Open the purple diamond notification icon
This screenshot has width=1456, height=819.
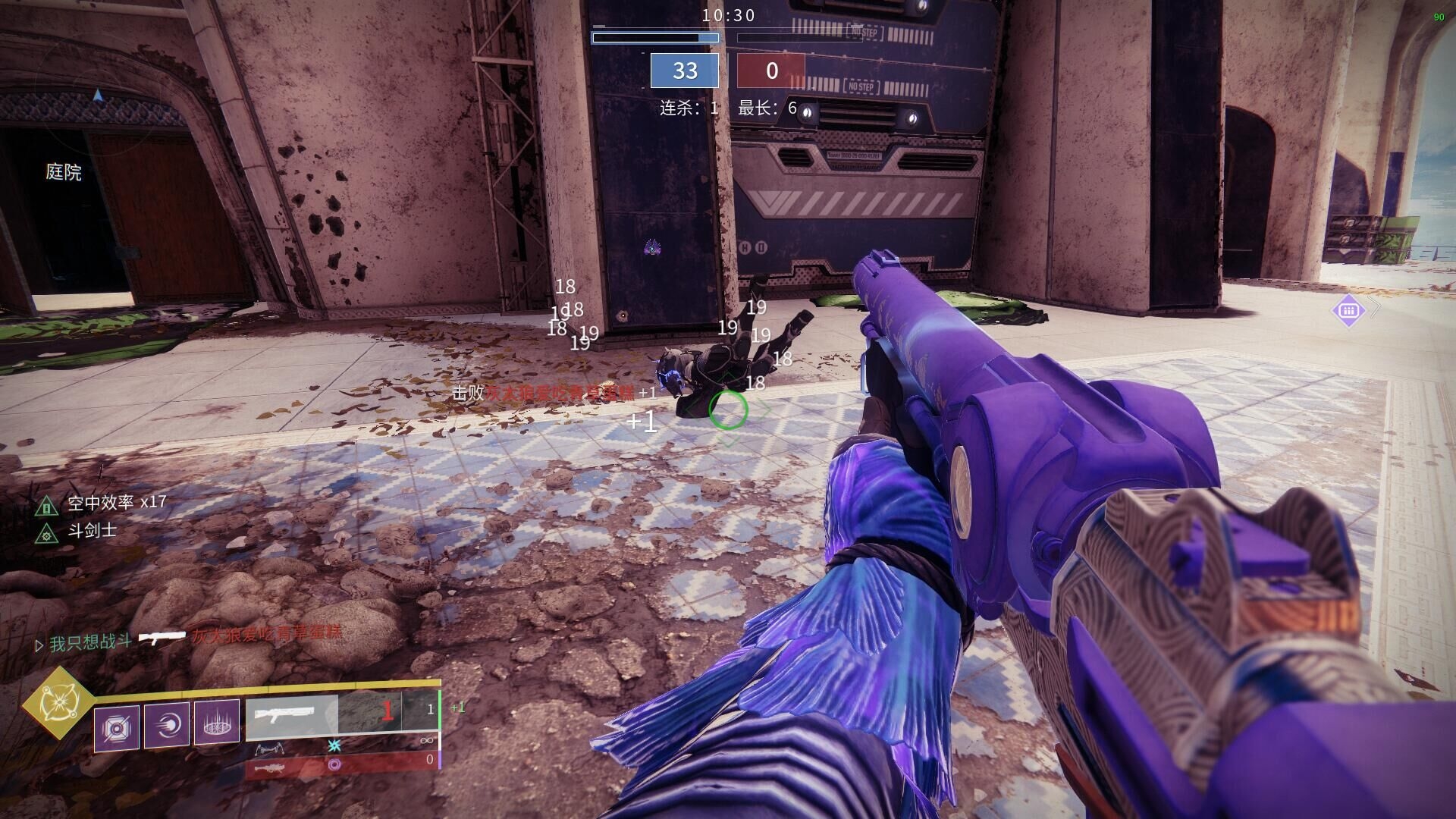[x=1348, y=309]
